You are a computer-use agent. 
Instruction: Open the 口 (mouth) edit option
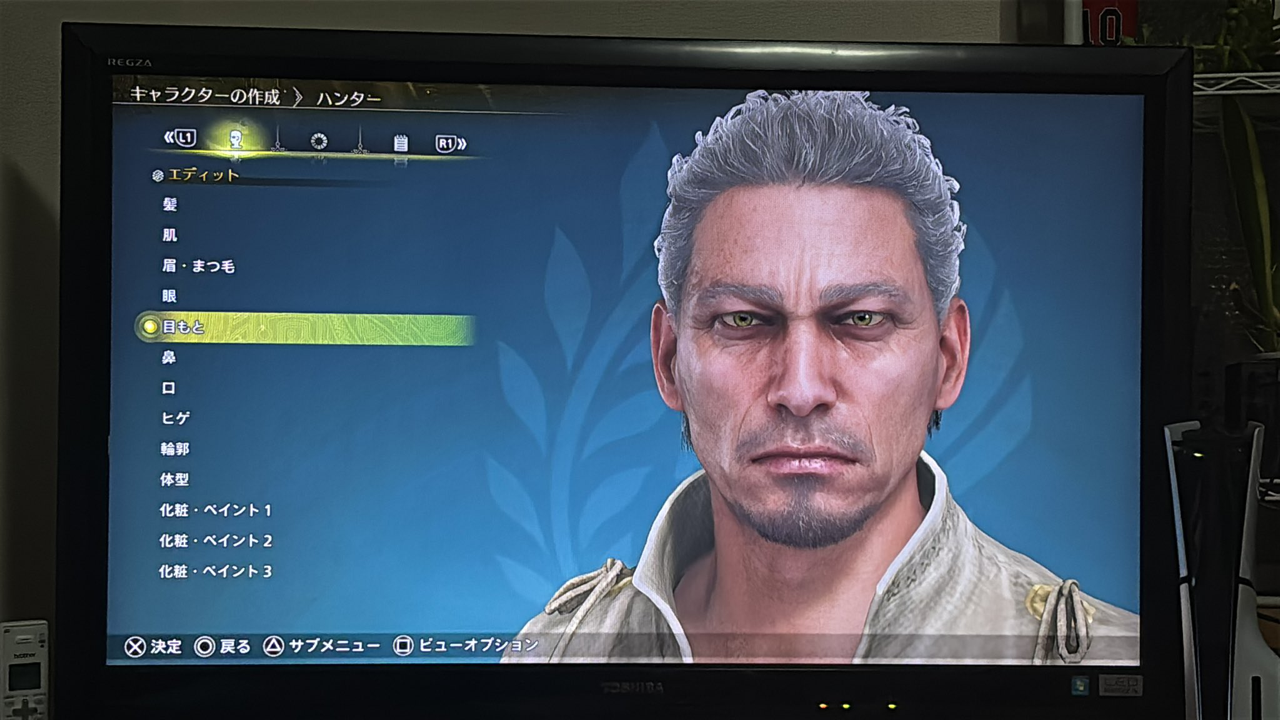pyautogui.click(x=169, y=388)
